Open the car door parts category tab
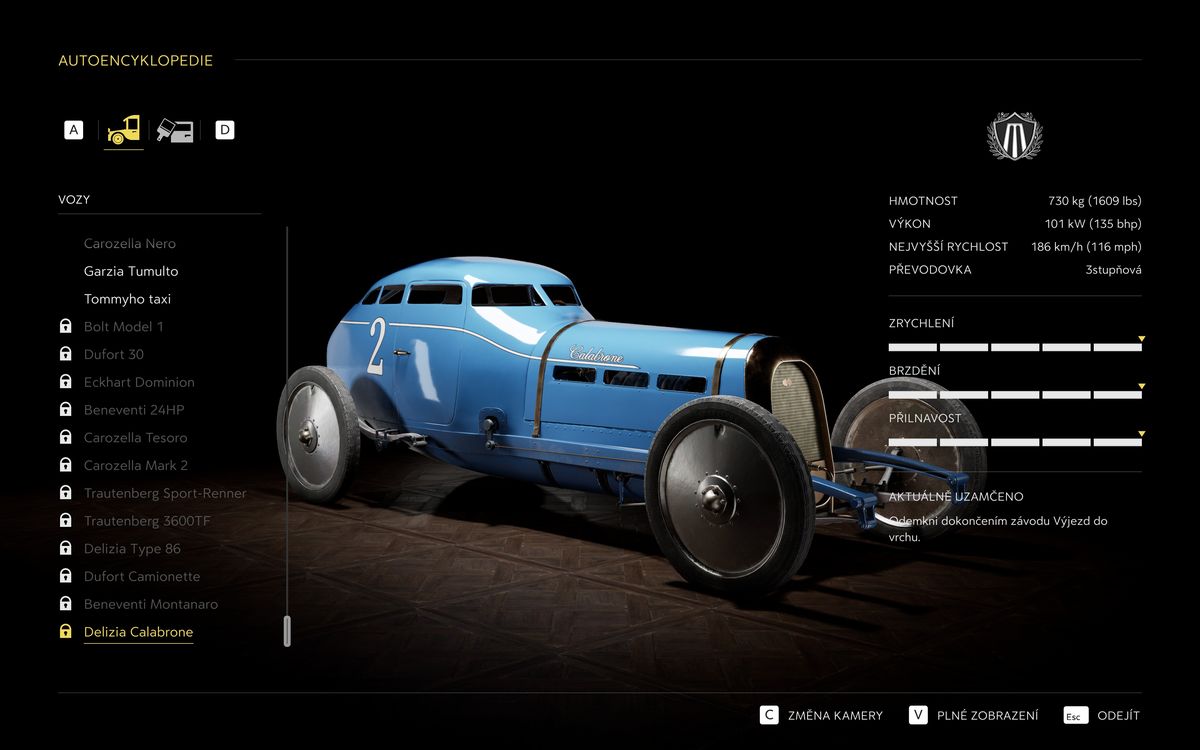Viewport: 1200px width, 750px height. [175, 130]
